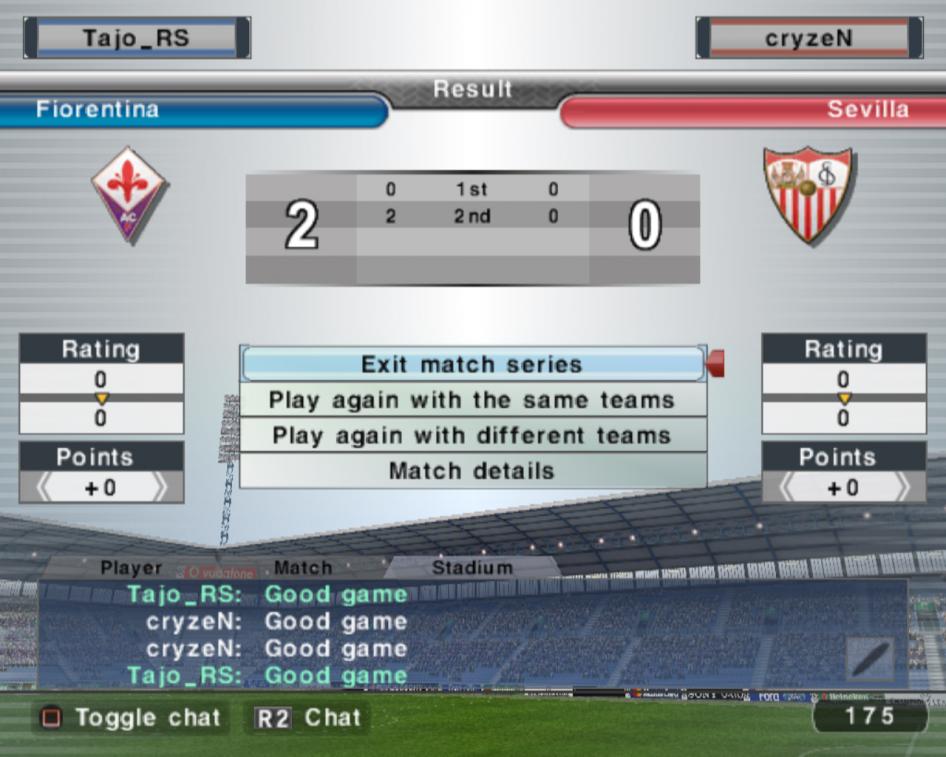
Task: Switch to the Stadium tab
Action: pyautogui.click(x=472, y=568)
